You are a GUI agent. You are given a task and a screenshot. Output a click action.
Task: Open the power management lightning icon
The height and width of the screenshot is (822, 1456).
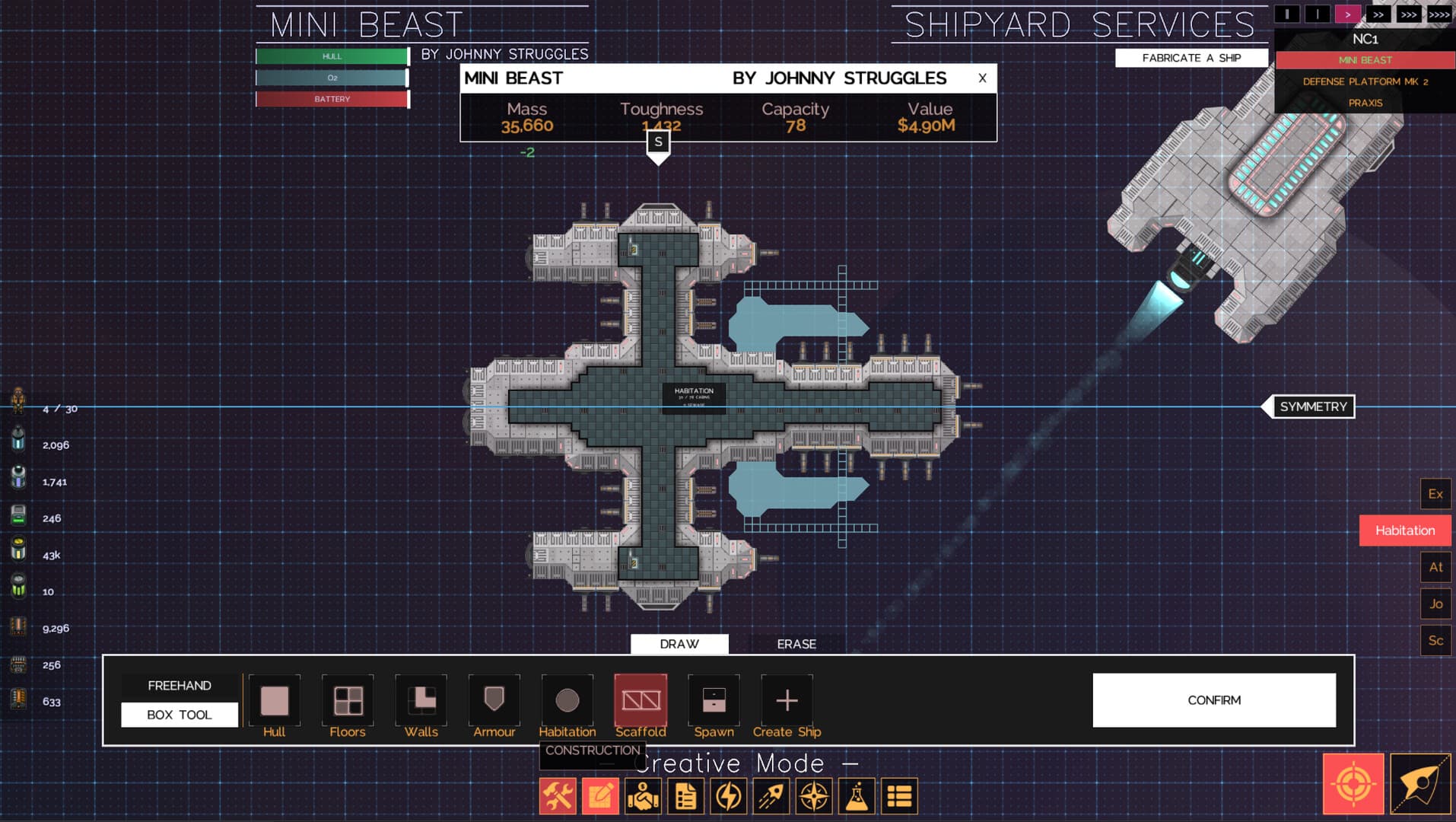728,795
